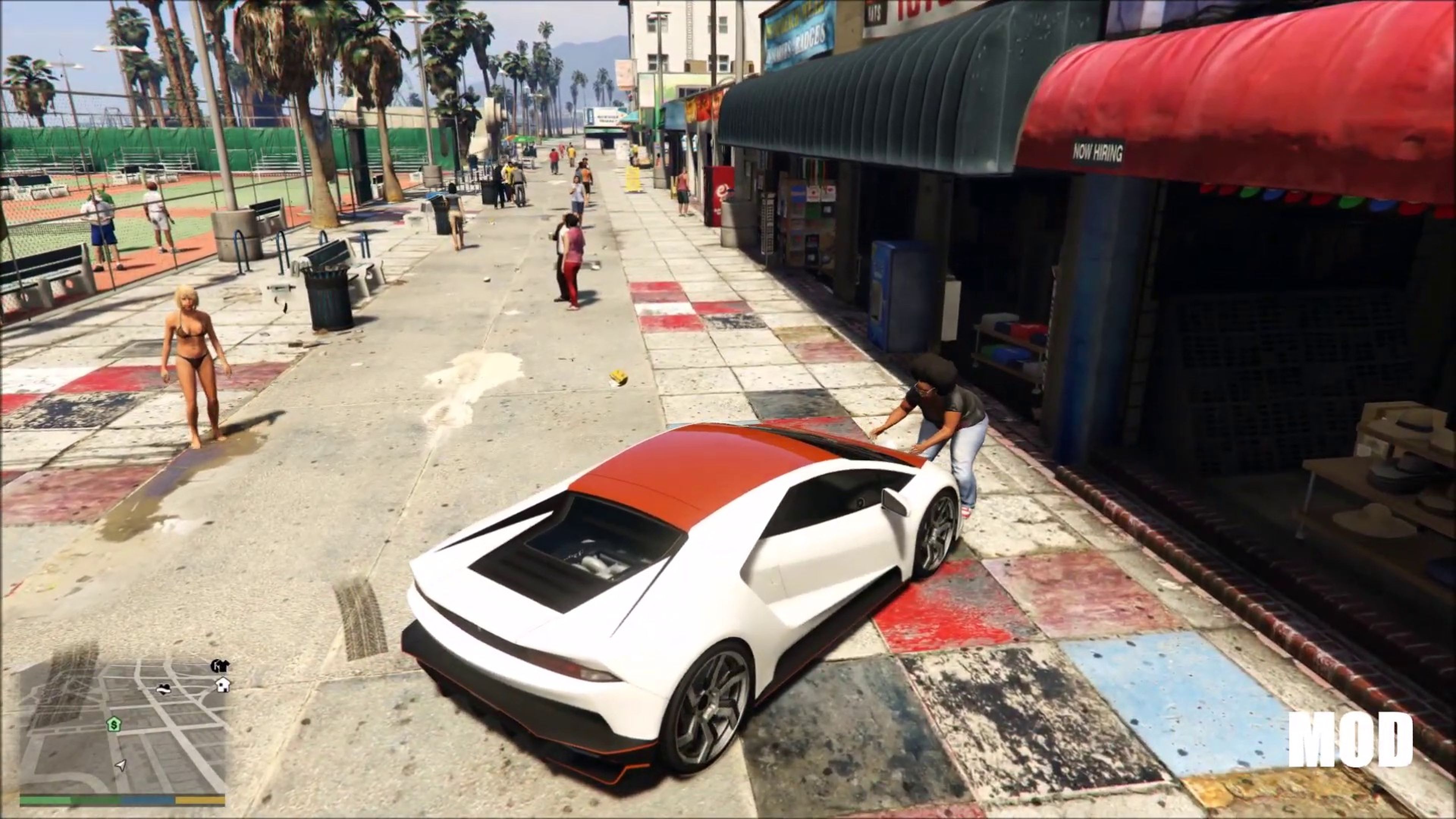Screen dimensions: 1456x819
Task: Select the sneaker store blip on the minimap
Action: (x=163, y=690)
